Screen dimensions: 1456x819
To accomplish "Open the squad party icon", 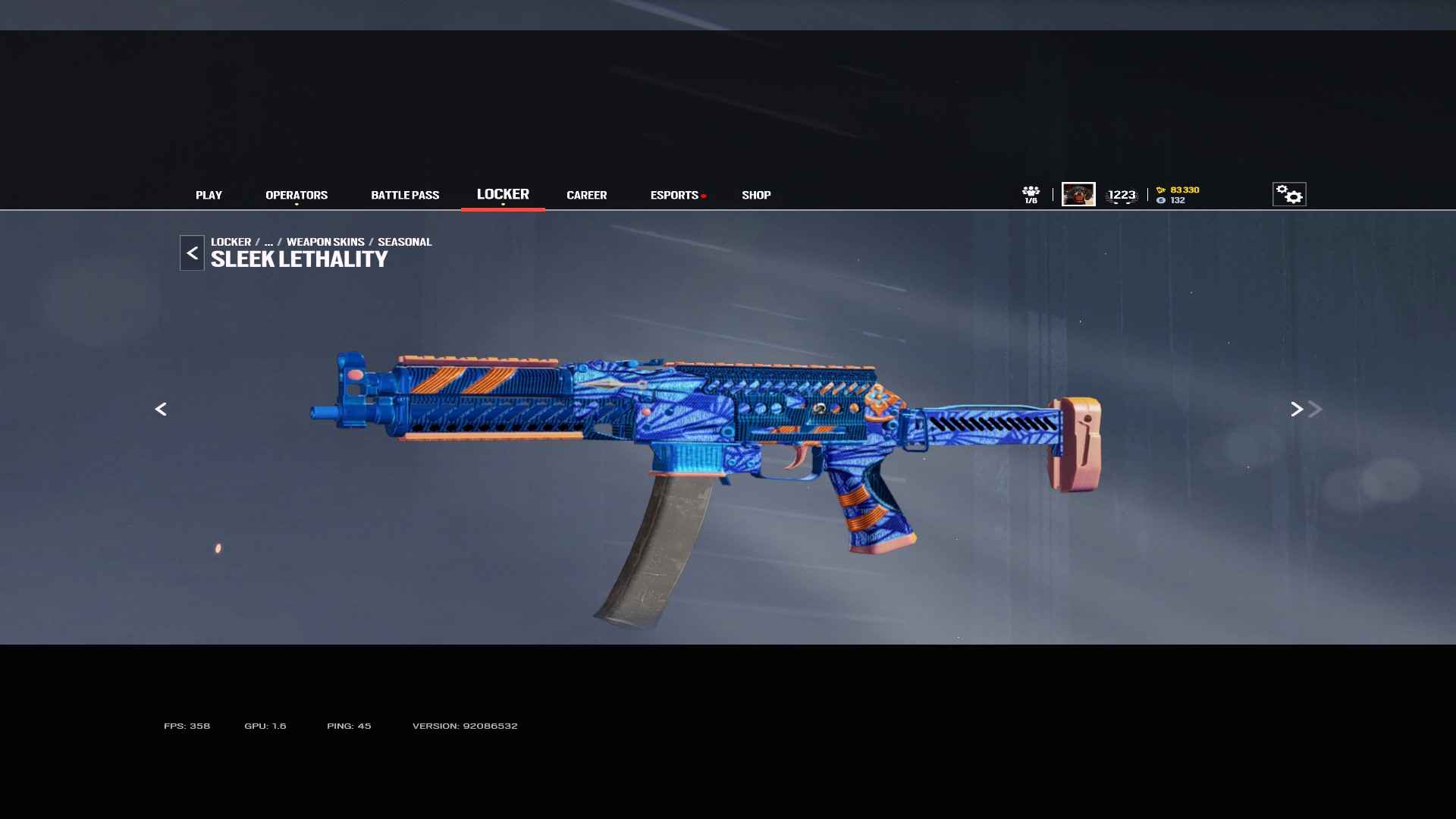I will (x=1031, y=194).
